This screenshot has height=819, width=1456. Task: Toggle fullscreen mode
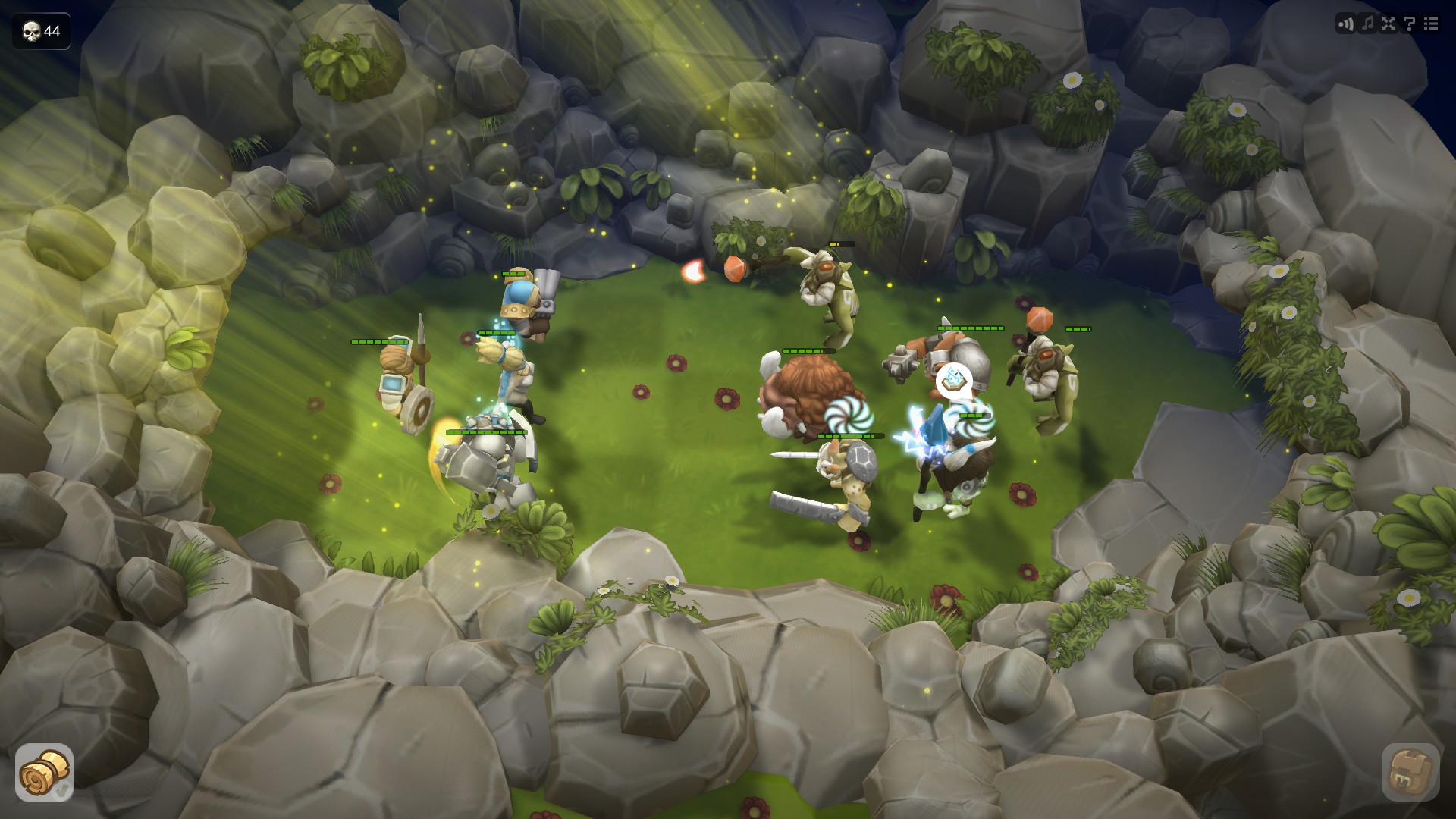(1387, 24)
